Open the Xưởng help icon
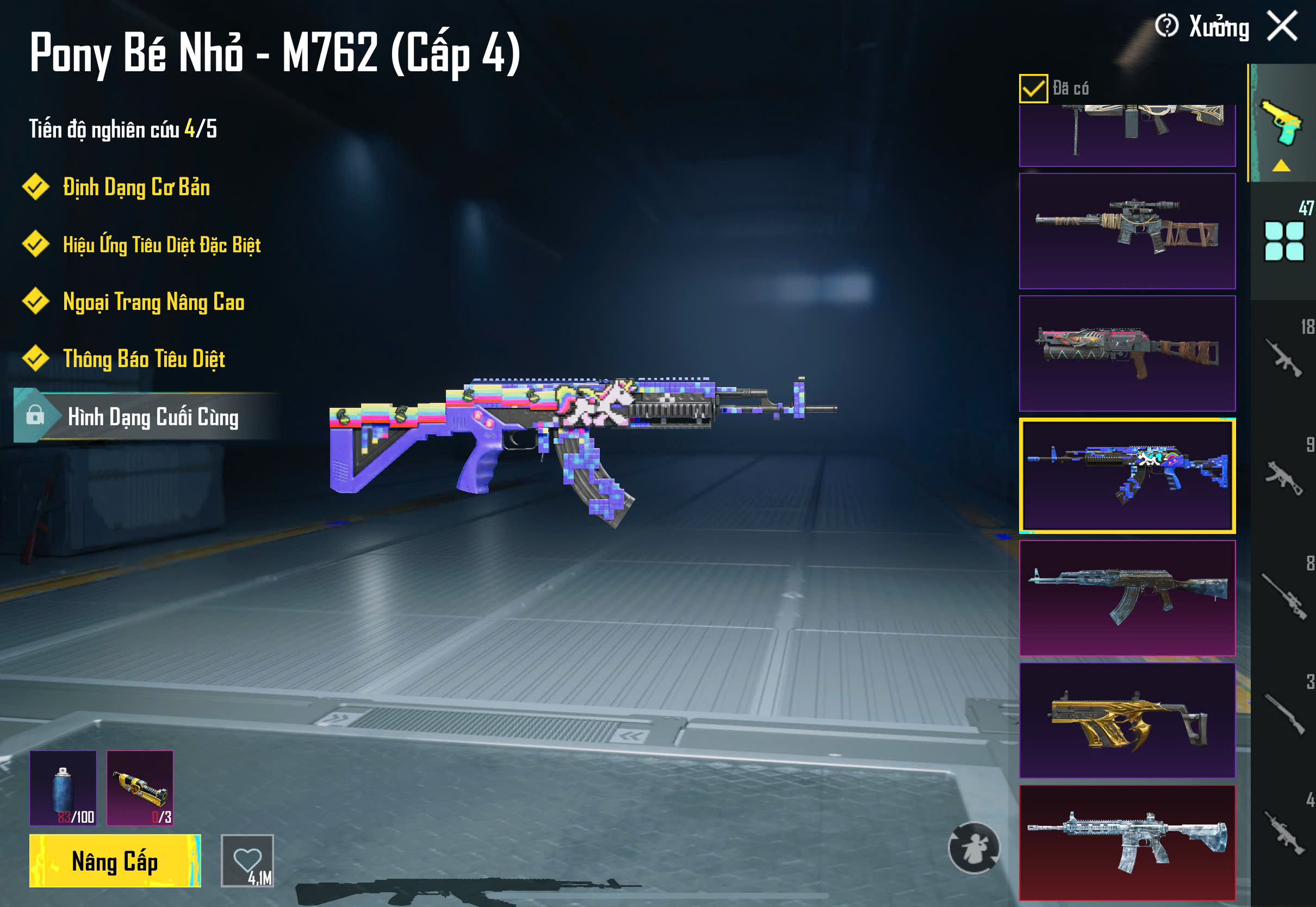 1166,26
